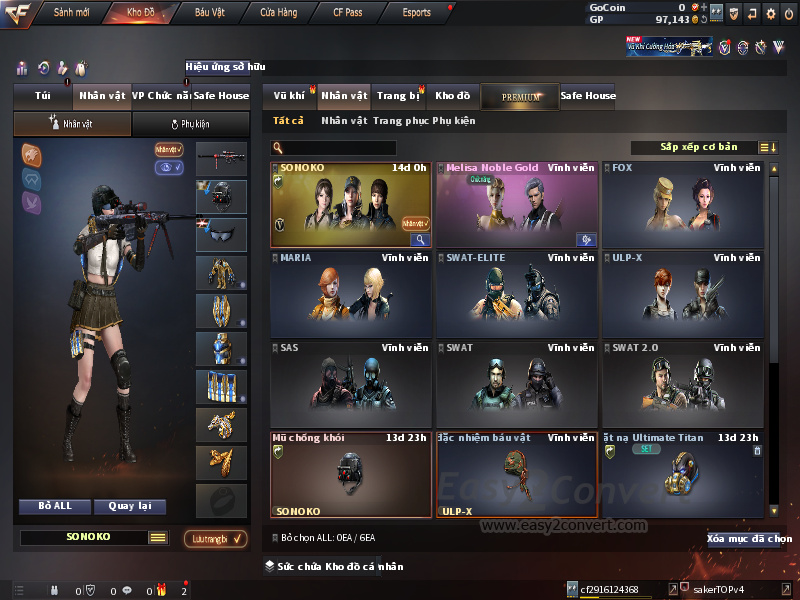The height and width of the screenshot is (600, 800).
Task: Open the Esports tab
Action: (x=417, y=13)
